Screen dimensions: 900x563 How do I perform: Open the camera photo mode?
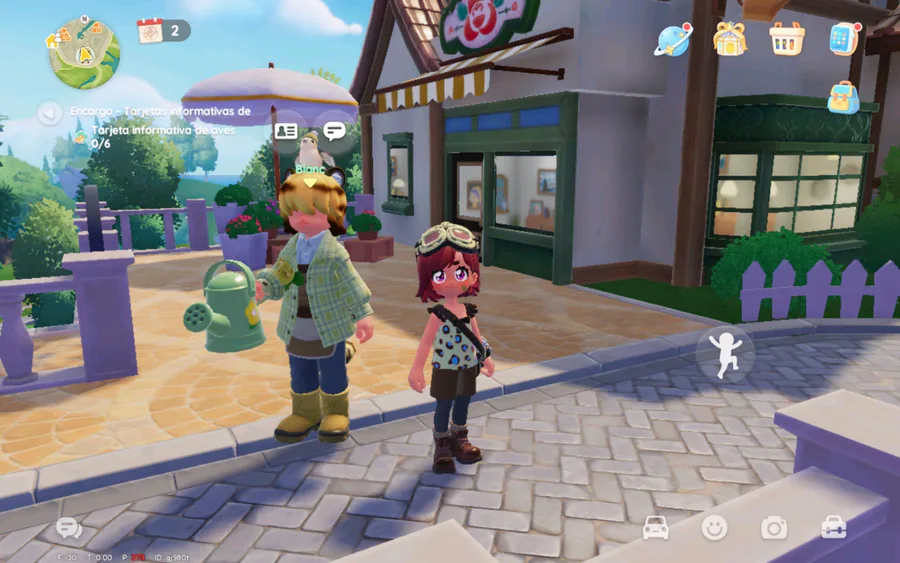tap(774, 528)
